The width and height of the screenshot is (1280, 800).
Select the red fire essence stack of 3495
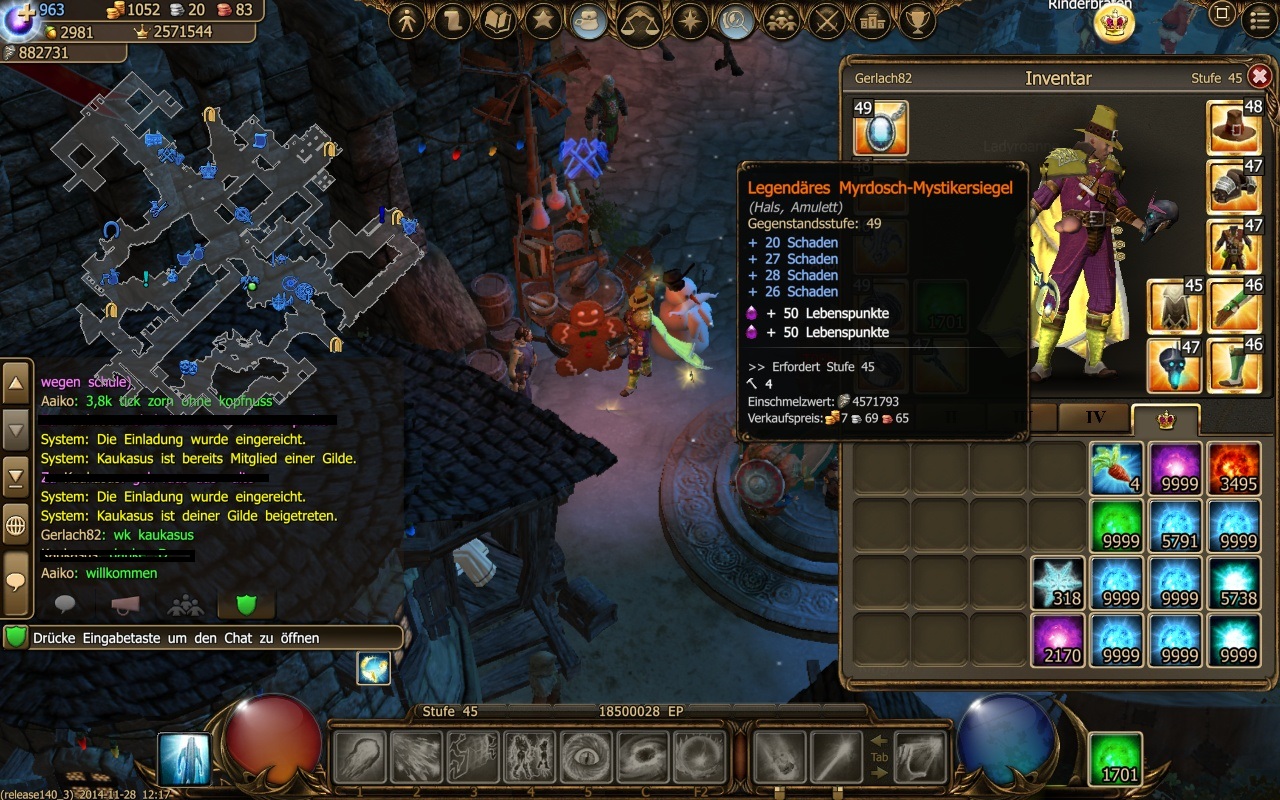[1233, 469]
